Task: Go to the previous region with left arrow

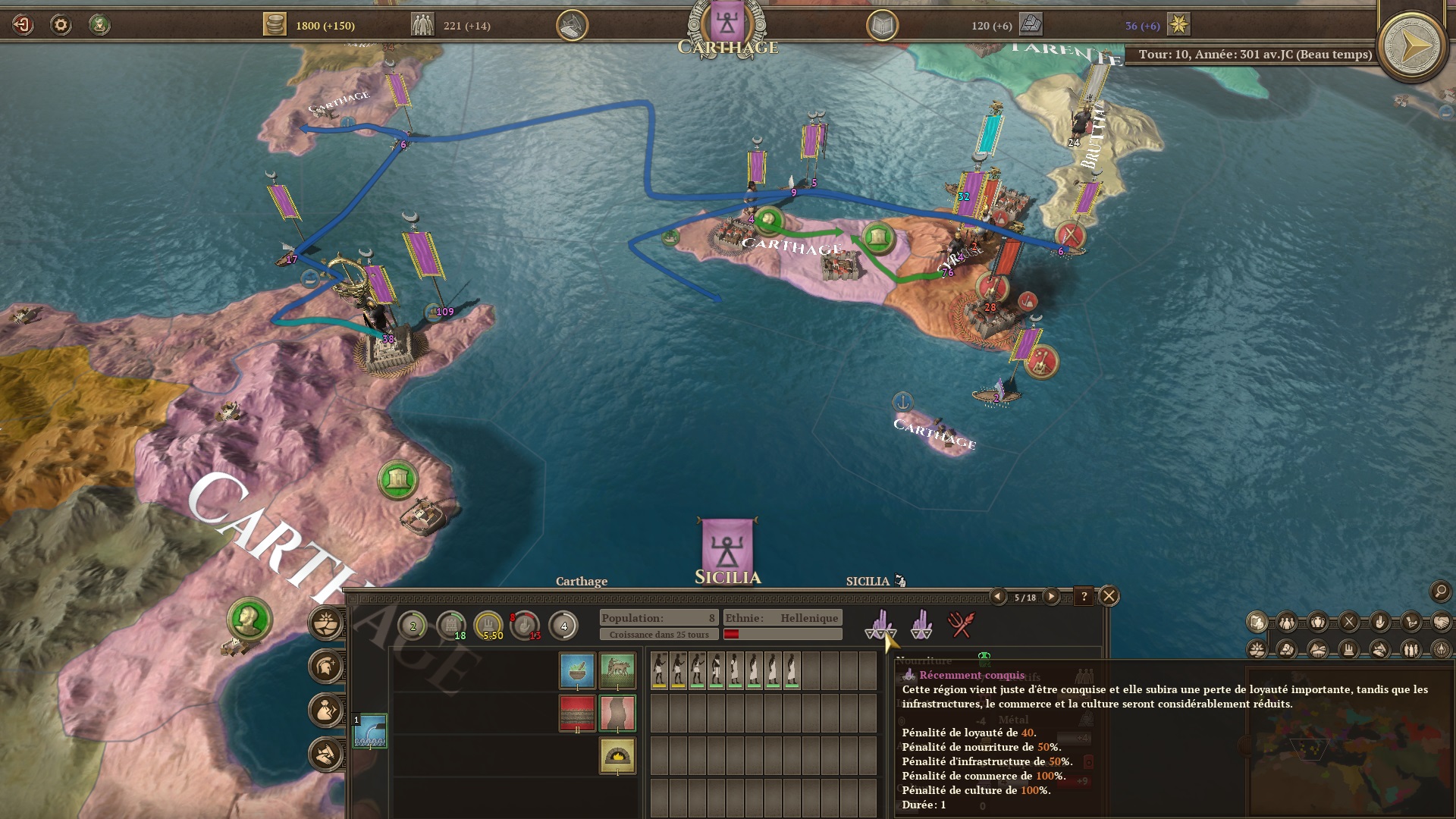Action: tap(998, 597)
